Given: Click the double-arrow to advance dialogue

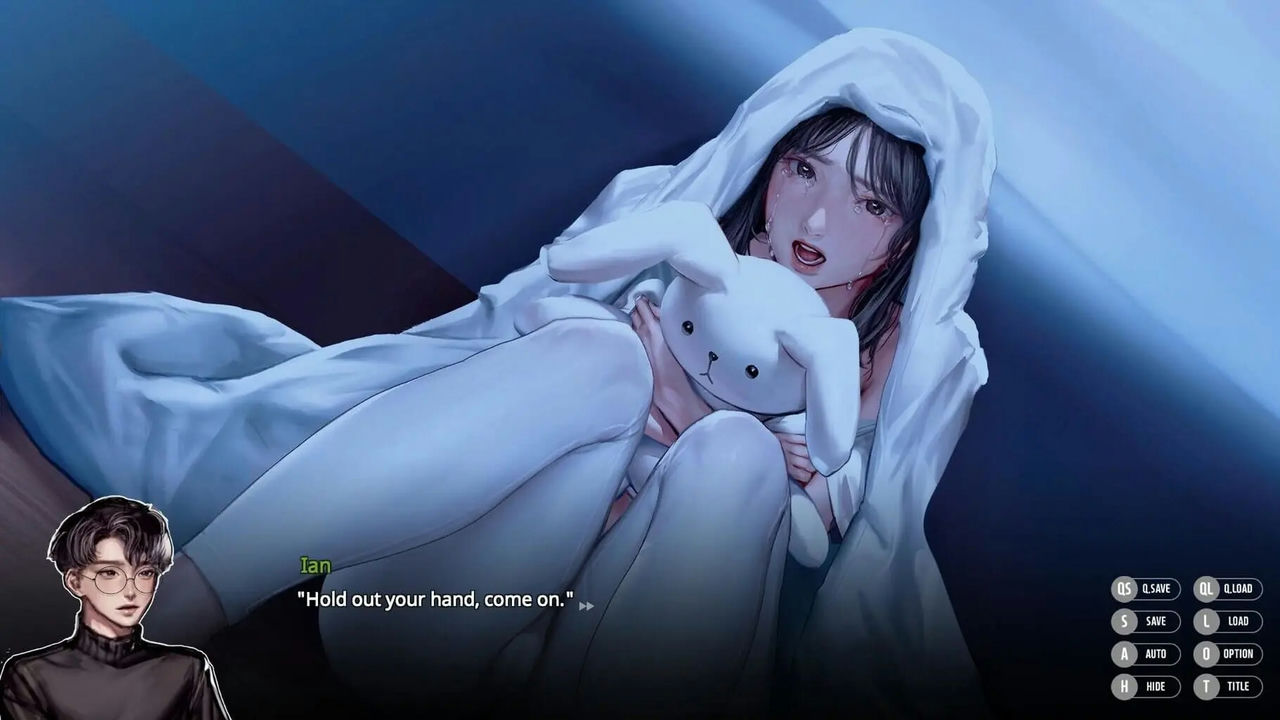Looking at the screenshot, I should [x=588, y=606].
